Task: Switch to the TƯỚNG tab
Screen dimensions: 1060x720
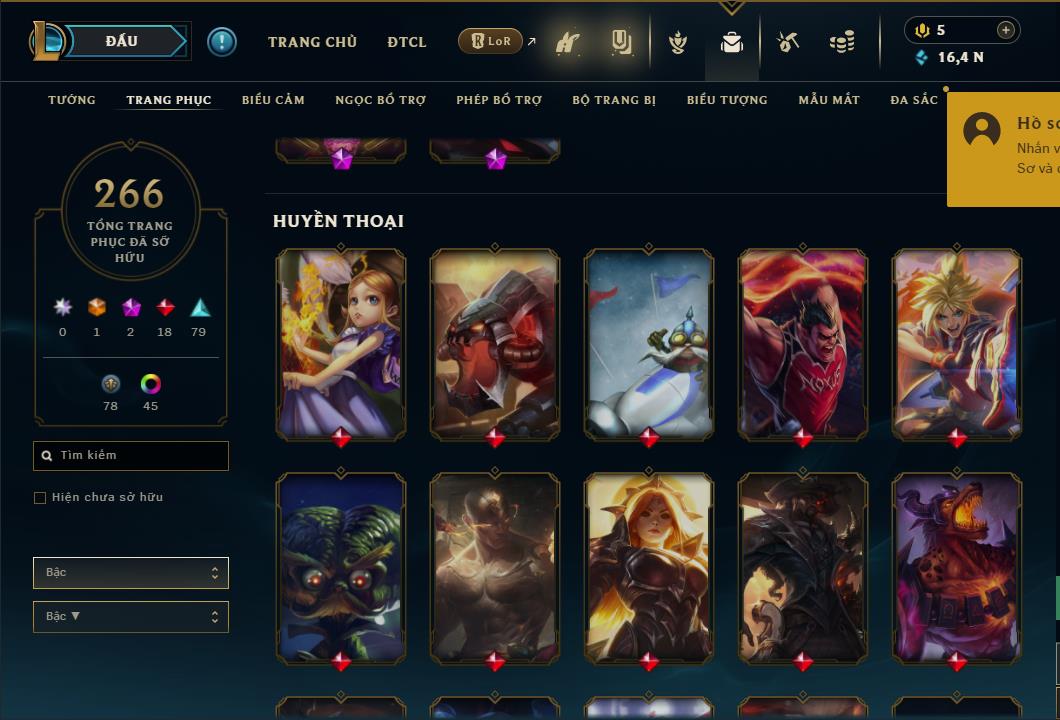Action: 72,100
